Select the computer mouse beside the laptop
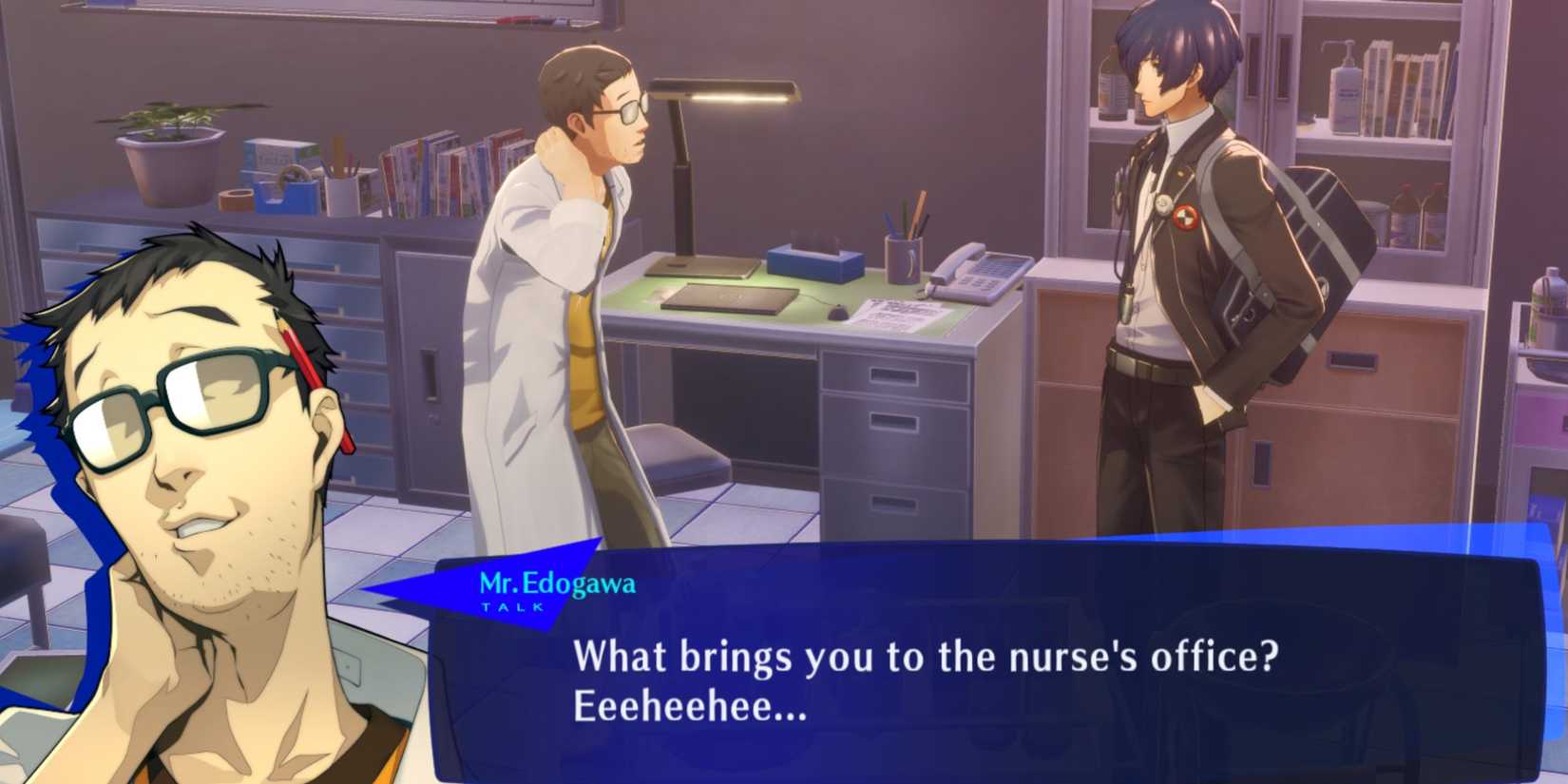This screenshot has height=784, width=1568. [836, 314]
